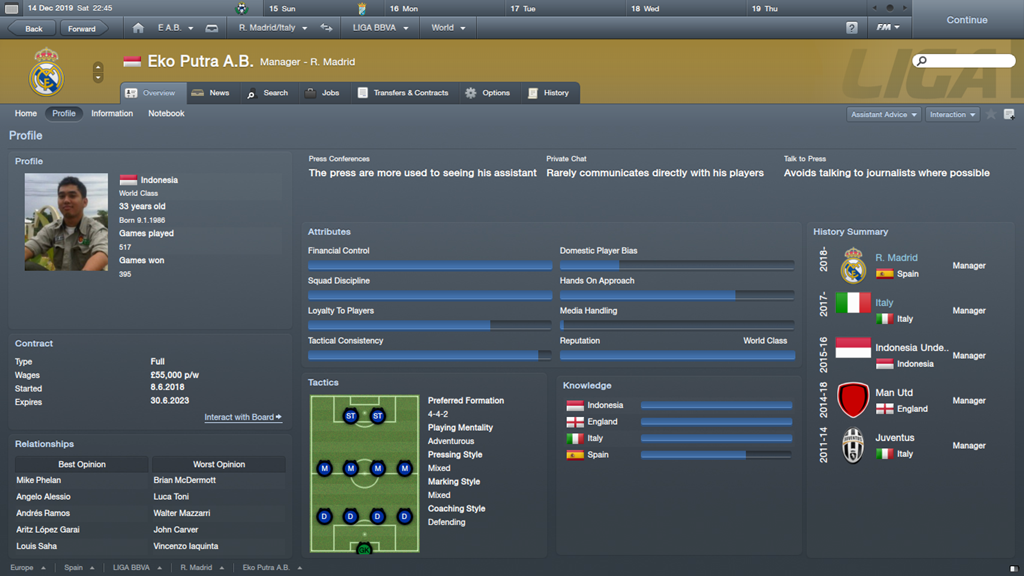Screen dimensions: 1024x576
Task: Navigate Forward in history
Action: pyautogui.click(x=82, y=29)
